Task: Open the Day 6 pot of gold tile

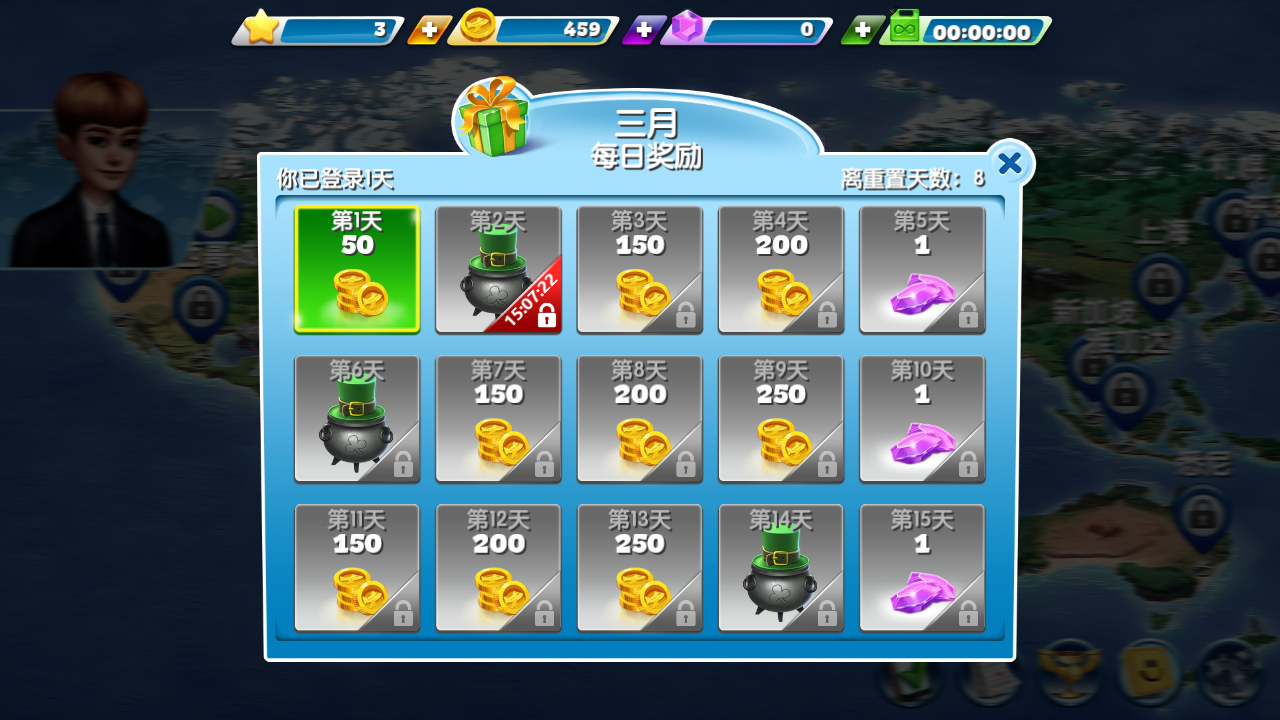Action: point(357,418)
